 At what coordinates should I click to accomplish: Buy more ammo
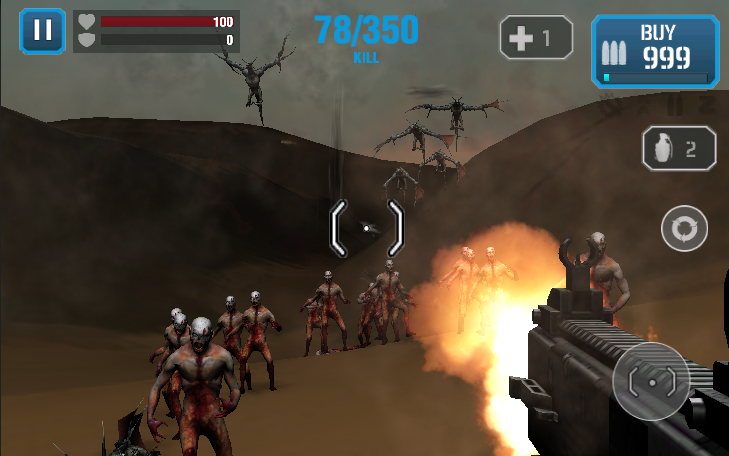tap(655, 51)
